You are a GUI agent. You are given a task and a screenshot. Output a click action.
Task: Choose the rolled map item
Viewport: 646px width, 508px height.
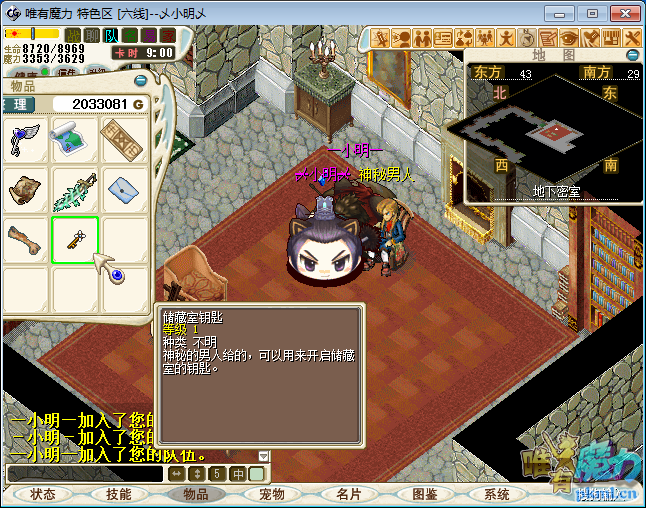[x=75, y=139]
